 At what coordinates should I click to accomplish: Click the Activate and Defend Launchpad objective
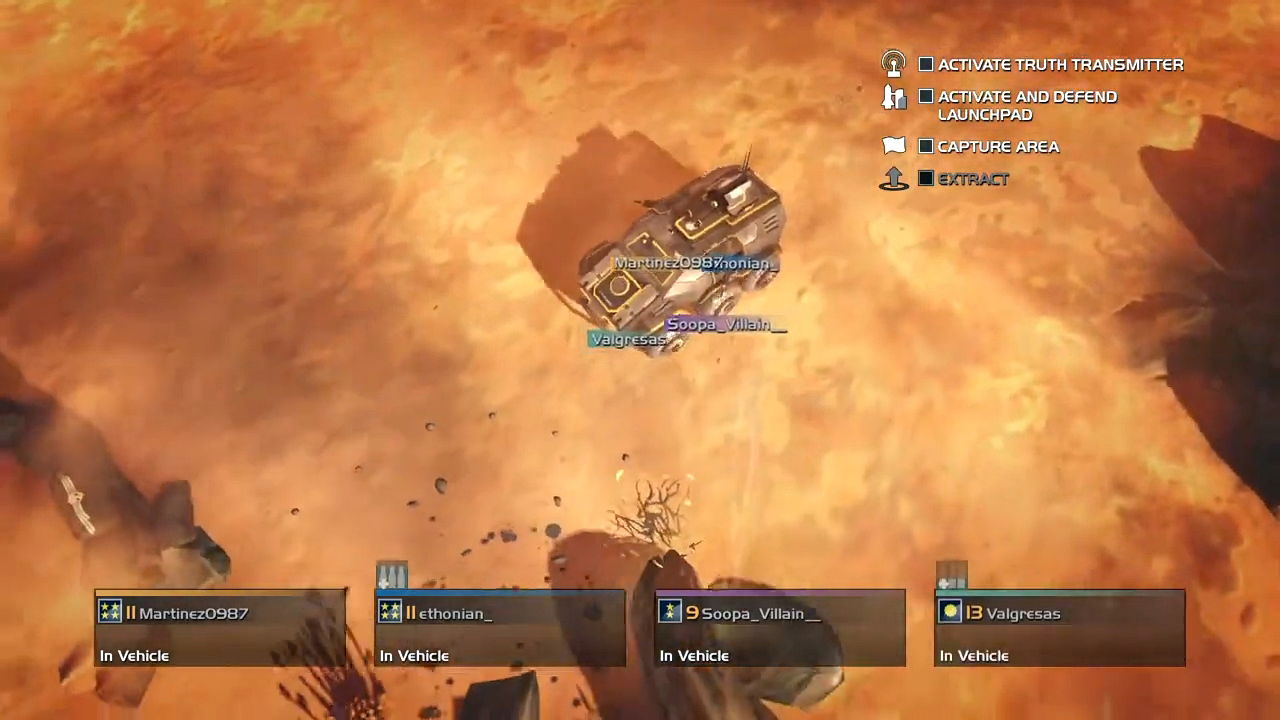click(1027, 105)
